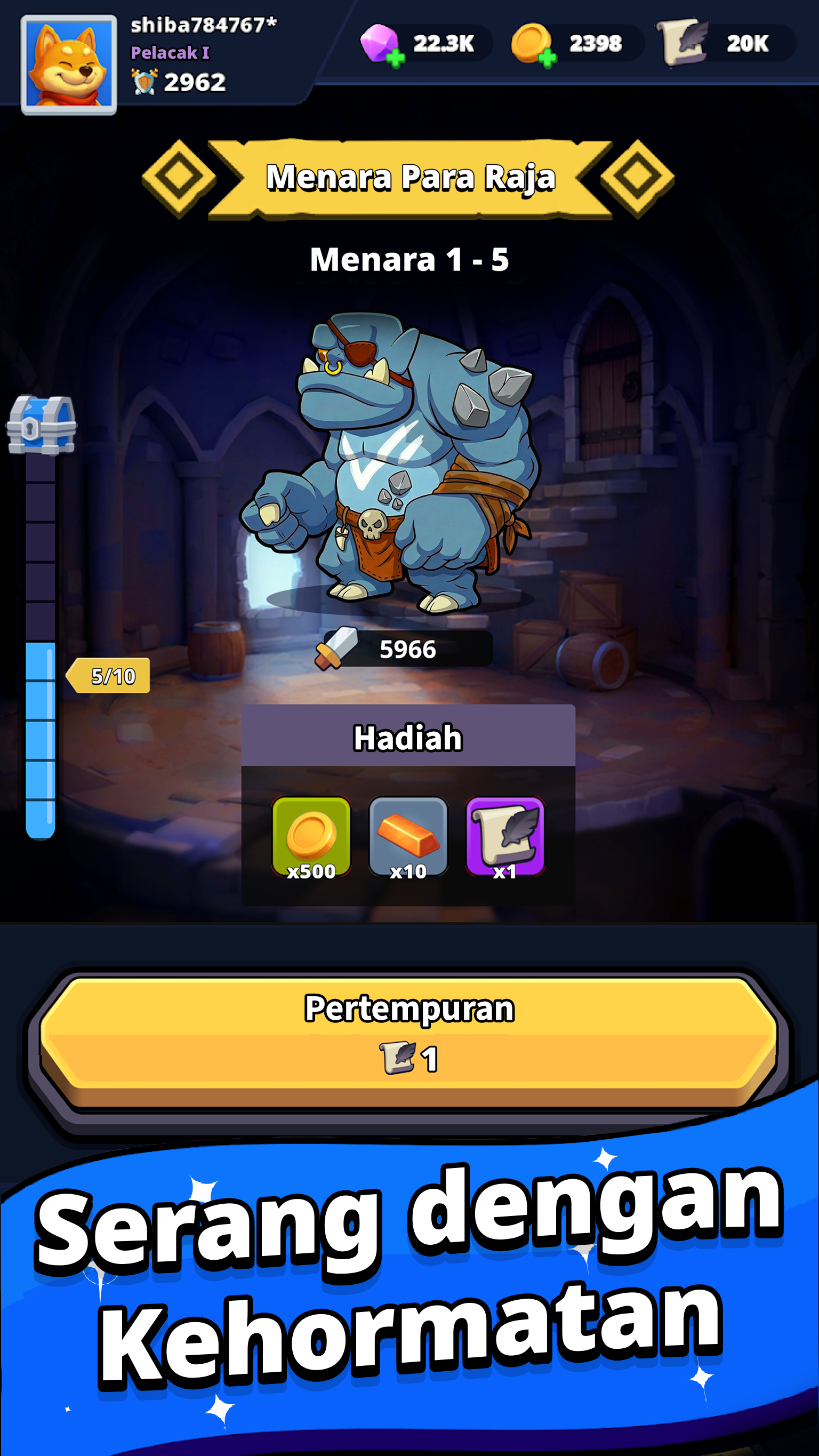Image resolution: width=819 pixels, height=1456 pixels.
Task: Tap the Menara 1 - 5 stage label
Action: [x=409, y=259]
